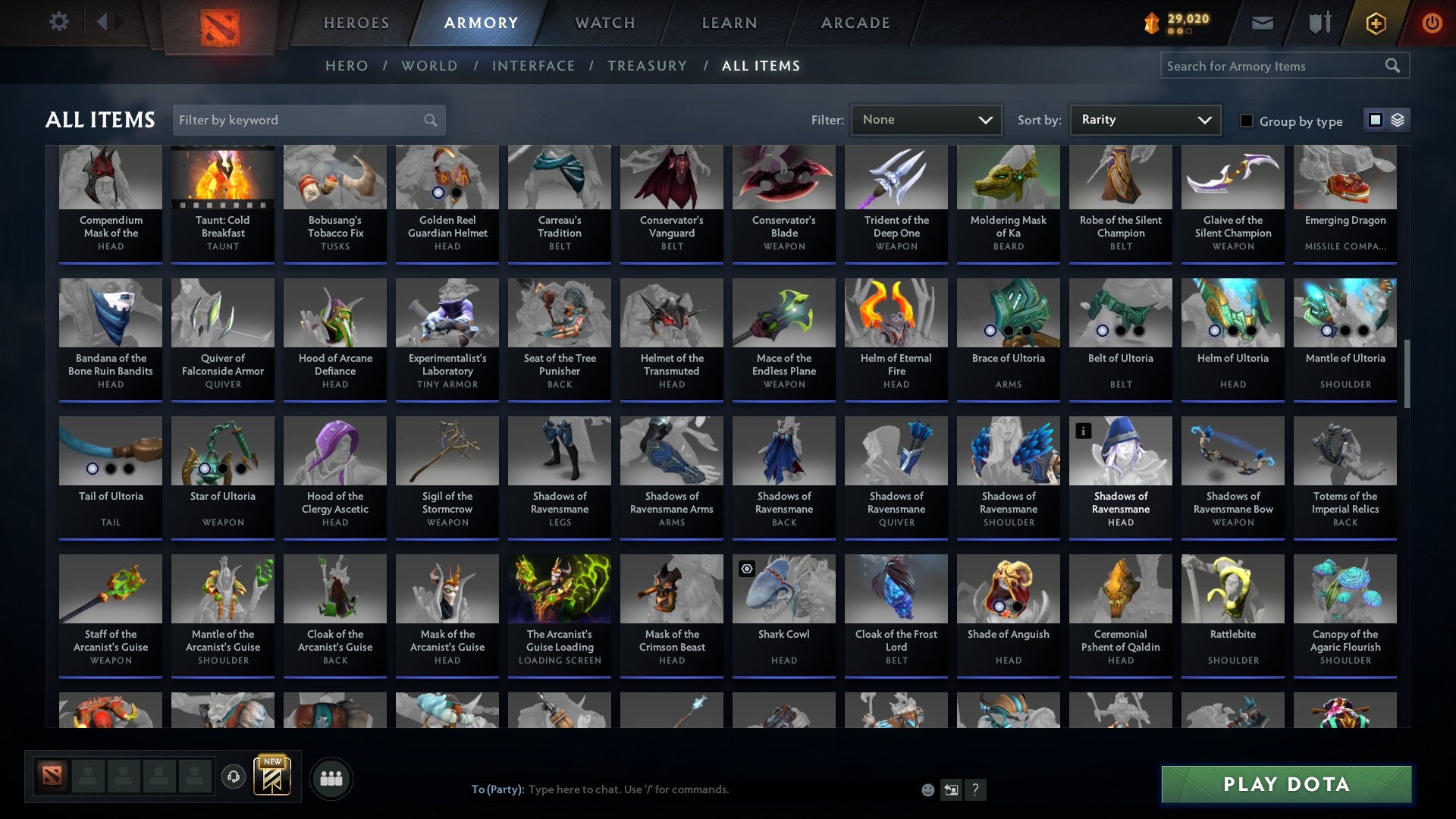Open the mail notifications icon
Image resolution: width=1456 pixels, height=819 pixels.
[1262, 22]
